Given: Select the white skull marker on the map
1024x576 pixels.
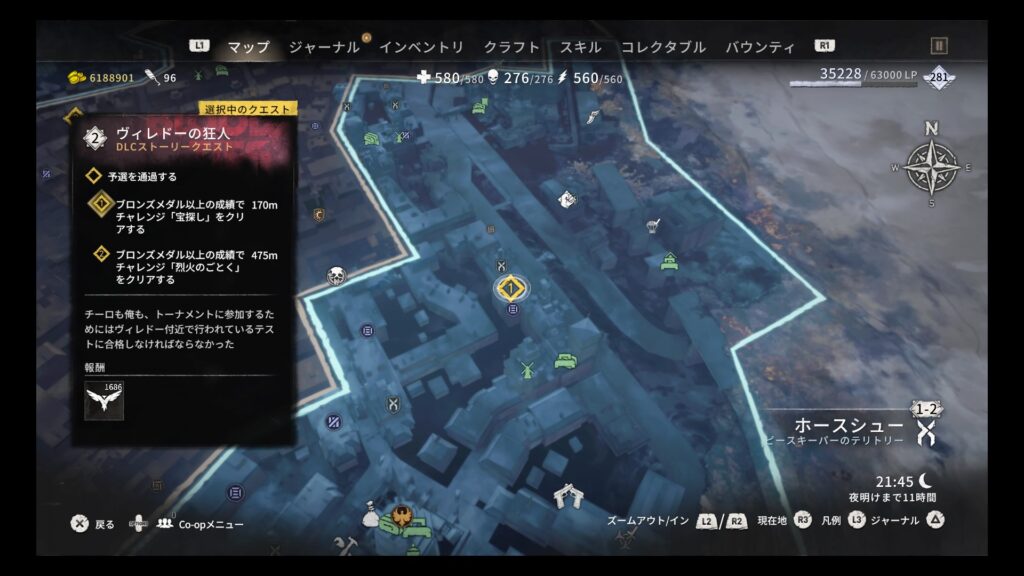Looking at the screenshot, I should (x=336, y=276).
